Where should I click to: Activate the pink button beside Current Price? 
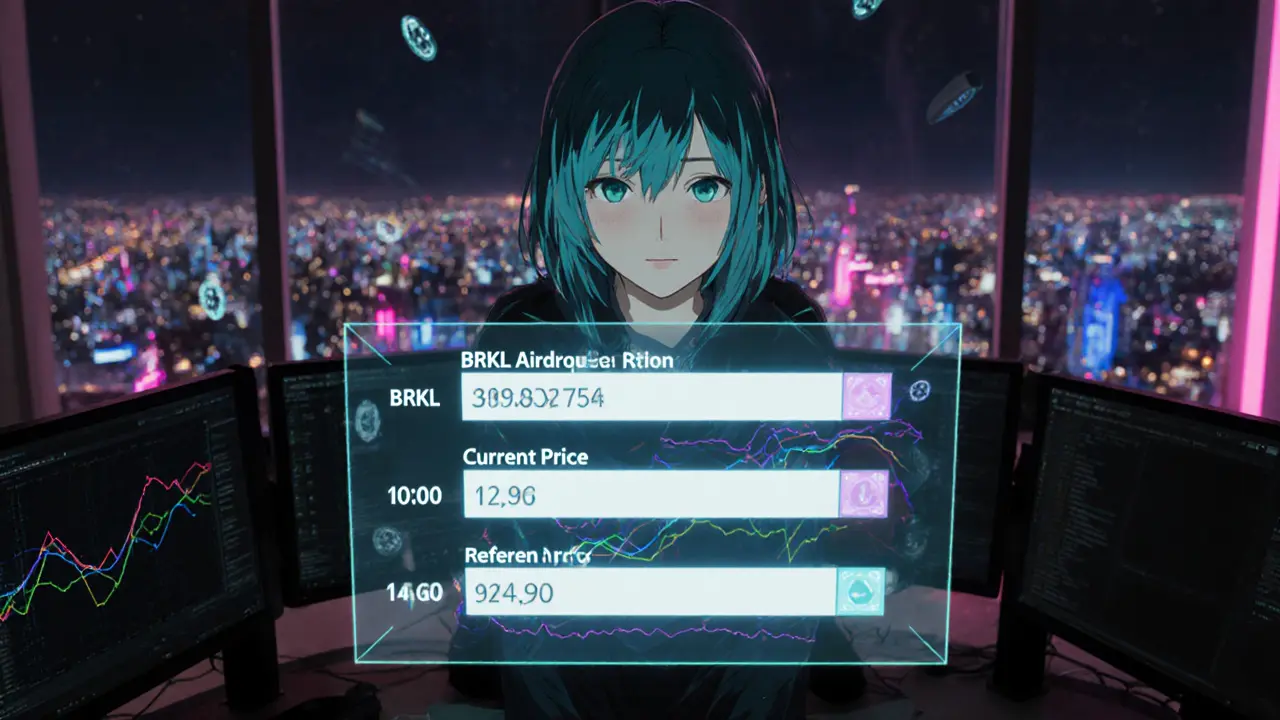[863, 494]
